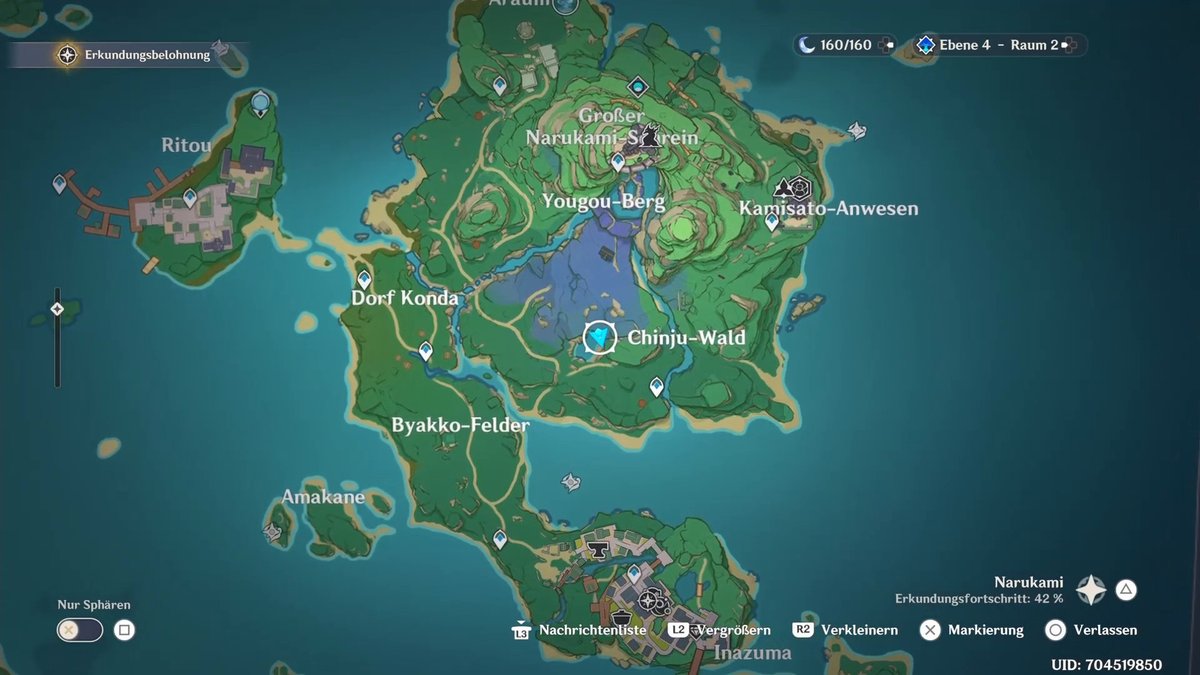1200x675 pixels.
Task: Add Original Resin via the plus button
Action: pyautogui.click(x=887, y=45)
